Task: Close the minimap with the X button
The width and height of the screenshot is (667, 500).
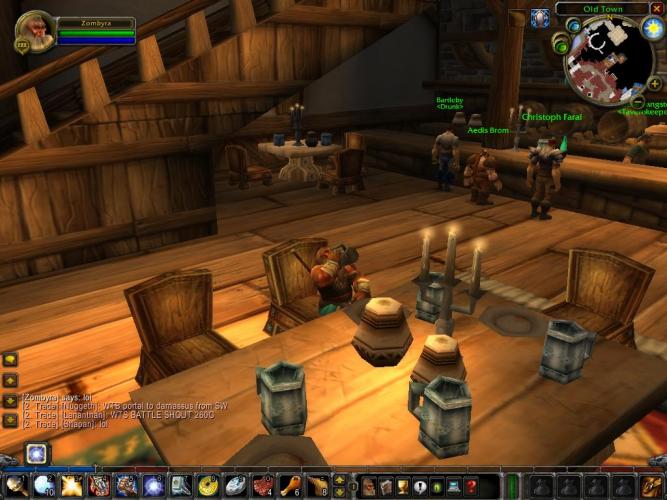Action: [657, 8]
